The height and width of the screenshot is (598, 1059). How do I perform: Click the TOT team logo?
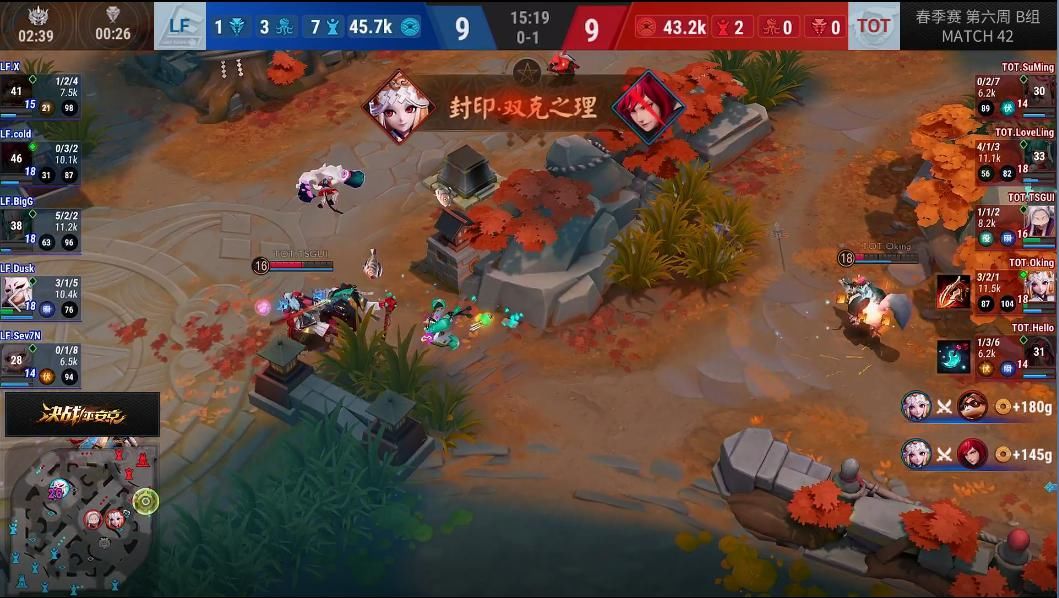click(873, 27)
